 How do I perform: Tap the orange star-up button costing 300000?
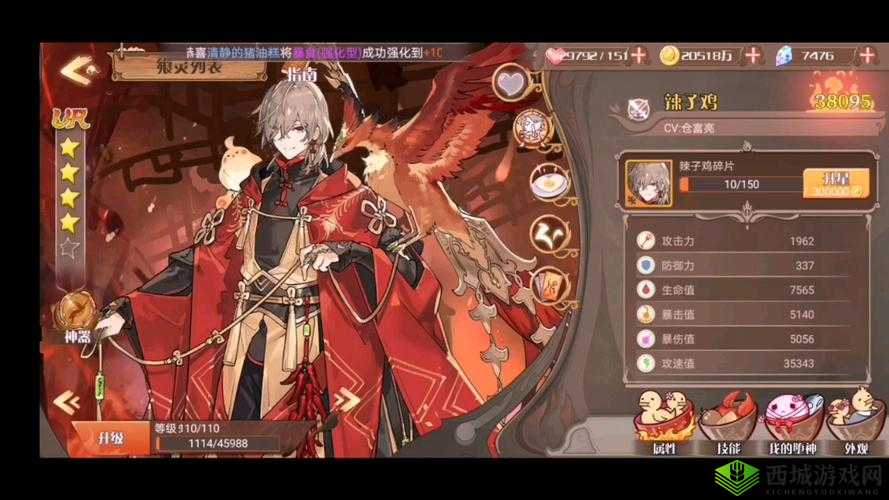pyautogui.click(x=829, y=183)
